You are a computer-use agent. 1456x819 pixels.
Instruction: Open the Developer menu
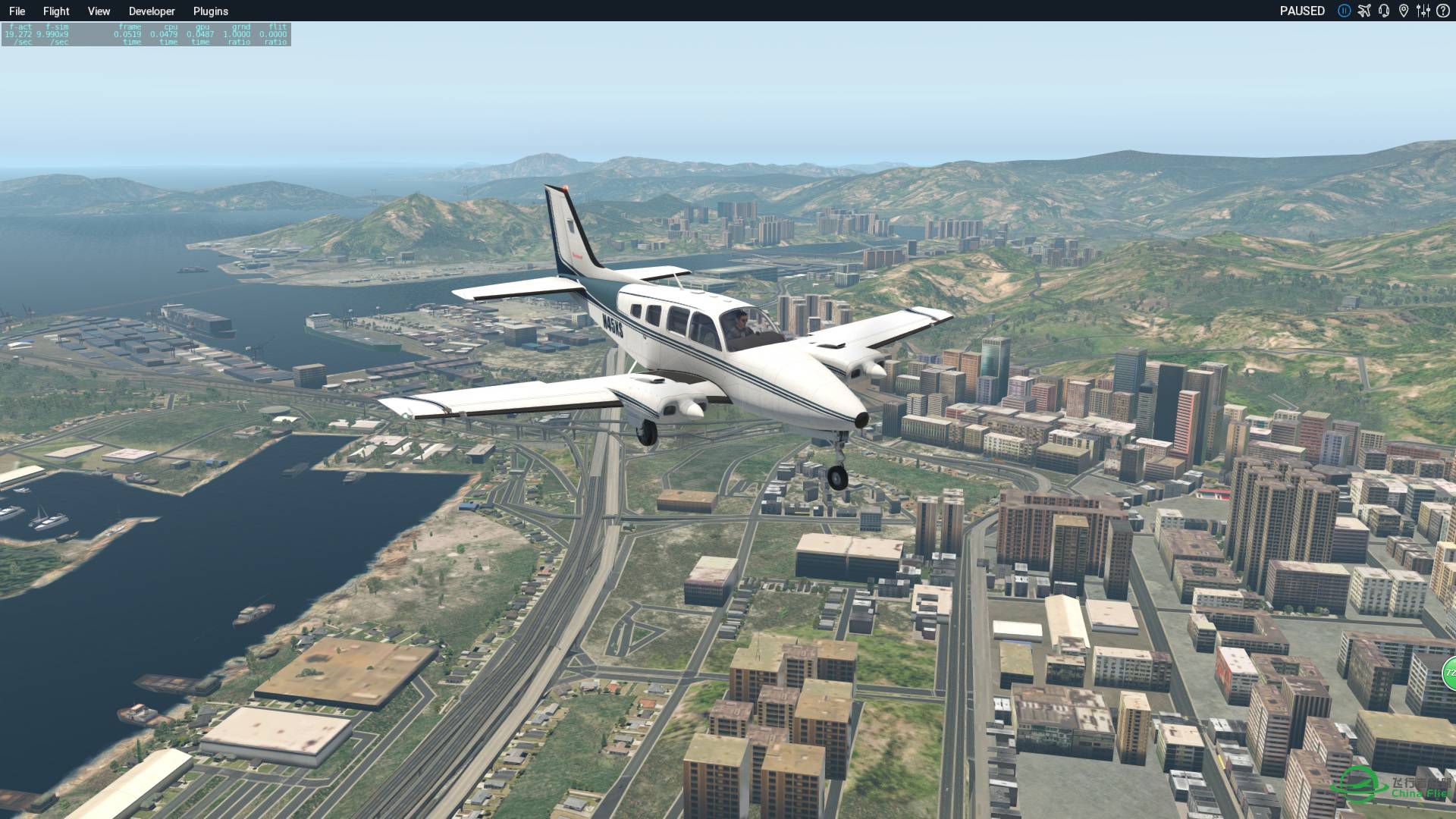152,11
